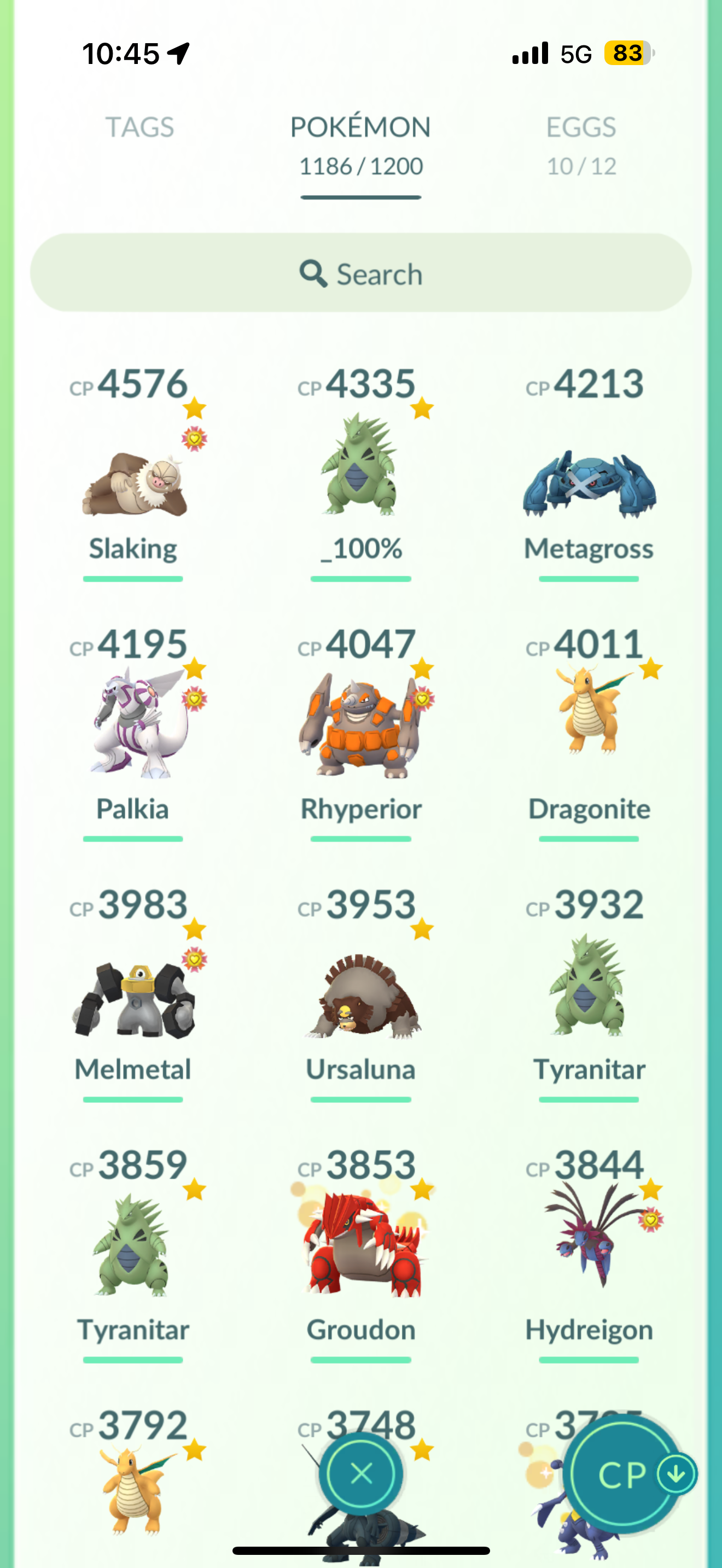The width and height of the screenshot is (722, 1568).
Task: Switch to the TAGS tab
Action: [141, 128]
